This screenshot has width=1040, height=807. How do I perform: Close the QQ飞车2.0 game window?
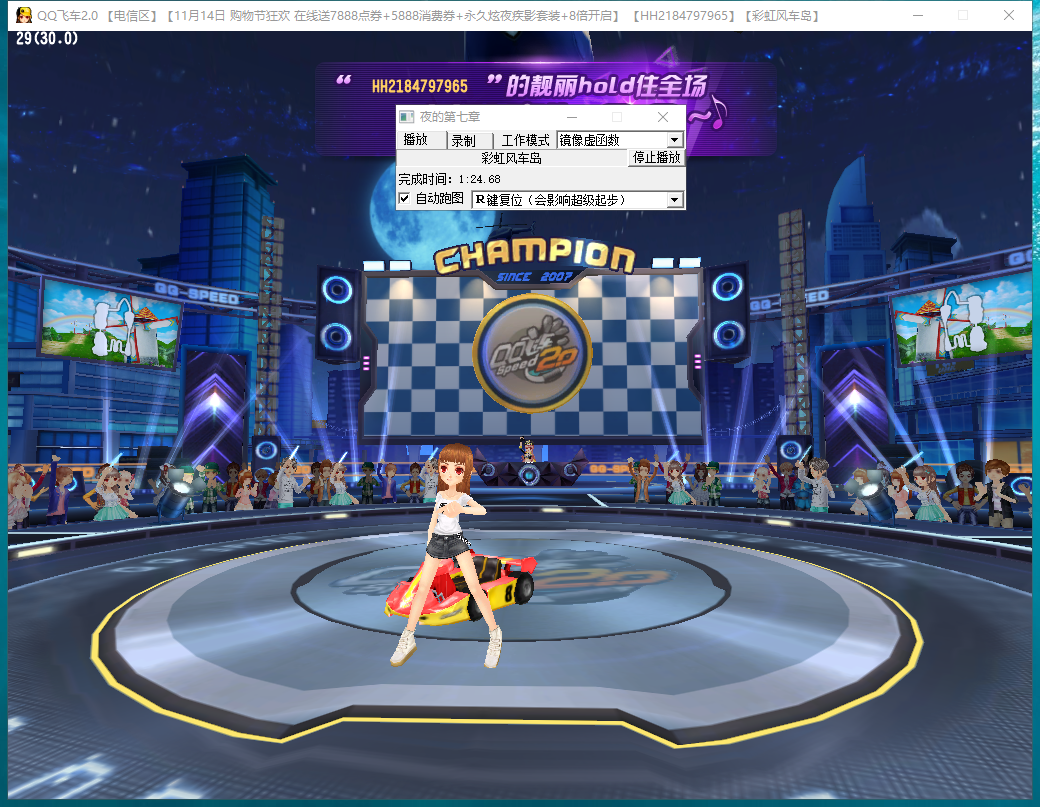tap(1009, 15)
